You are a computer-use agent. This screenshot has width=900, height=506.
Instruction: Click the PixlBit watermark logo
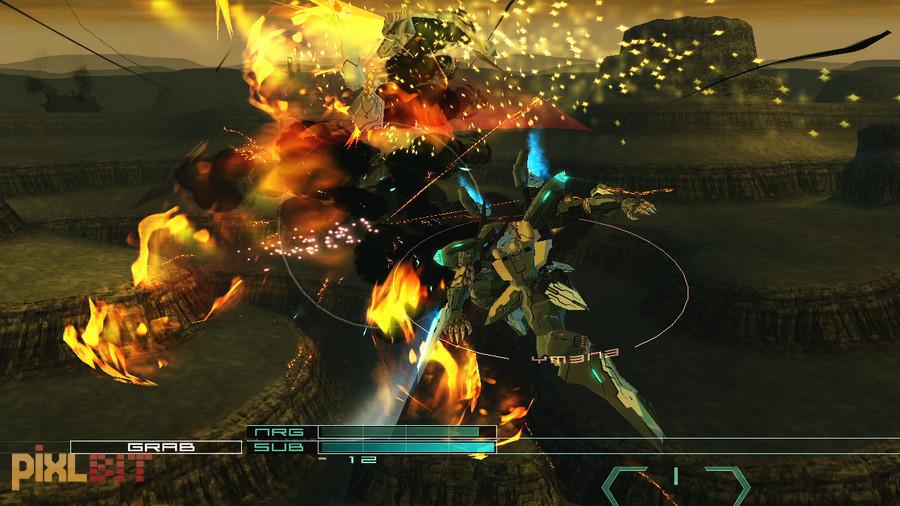pos(80,468)
